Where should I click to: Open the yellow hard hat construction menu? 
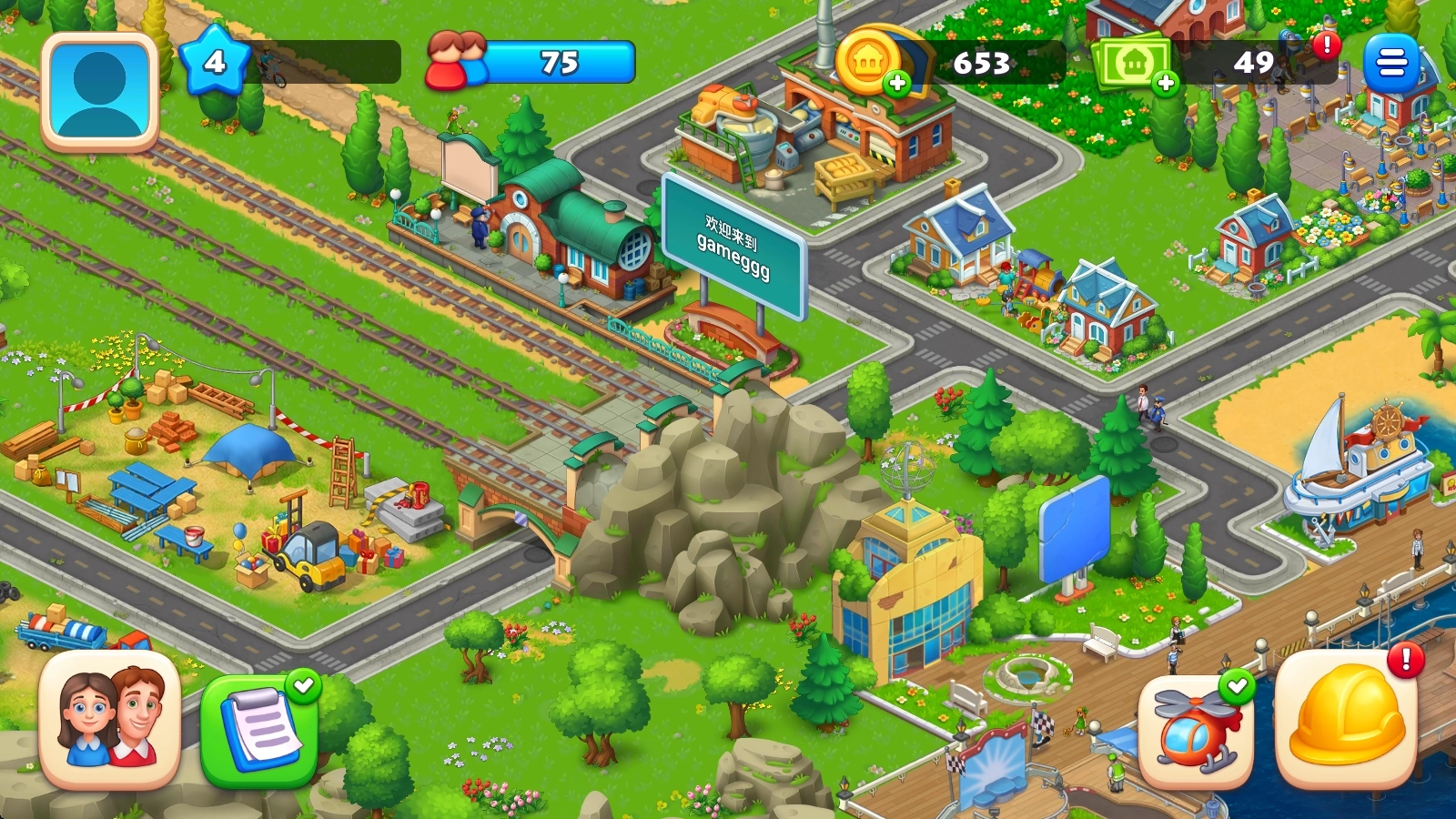click(1345, 719)
